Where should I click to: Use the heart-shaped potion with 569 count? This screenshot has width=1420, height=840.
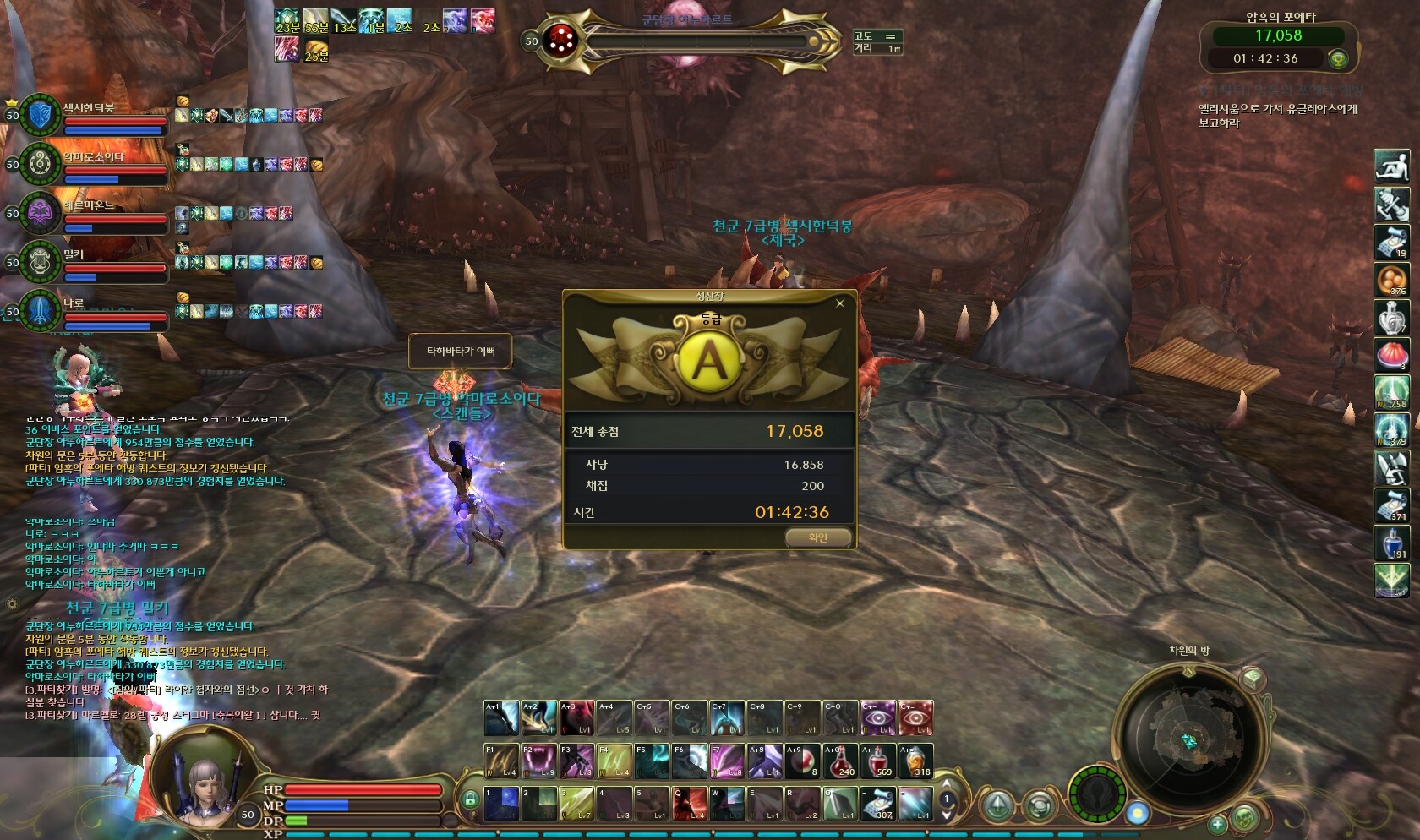878,761
